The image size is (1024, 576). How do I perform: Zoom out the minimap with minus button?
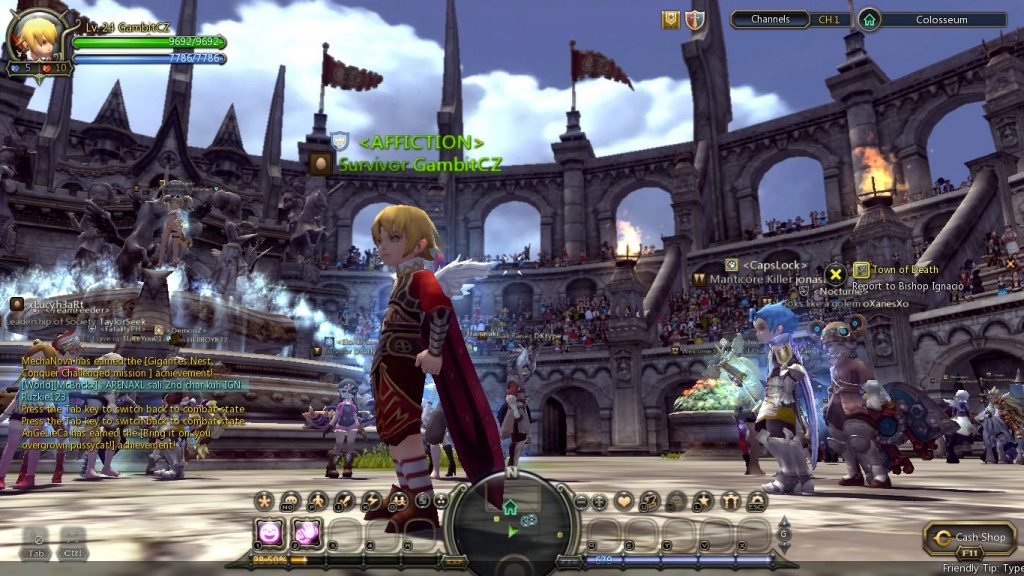coord(582,501)
